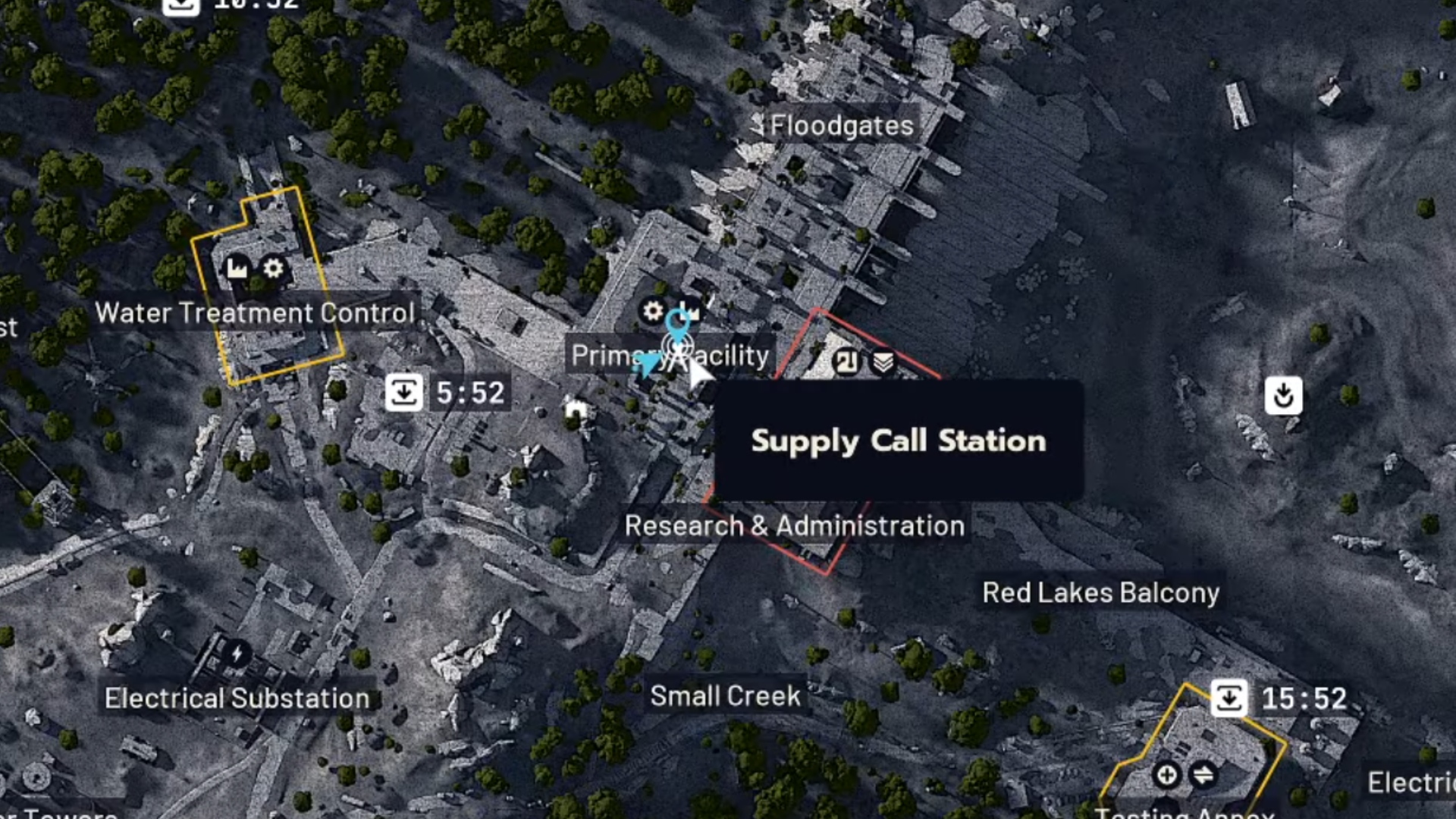Screen dimensions: 1456x819
Task: Select the 5:52 supply timer badge
Action: (449, 392)
